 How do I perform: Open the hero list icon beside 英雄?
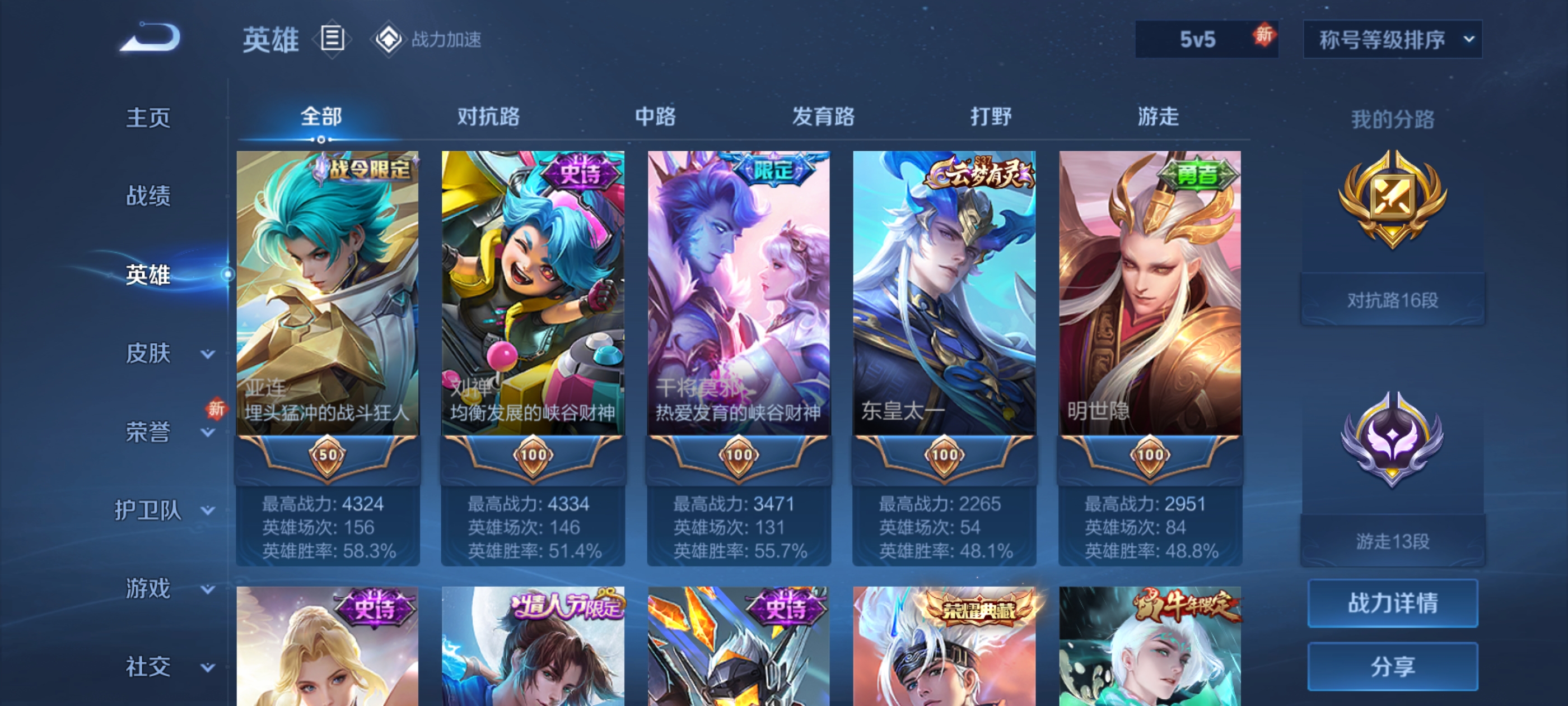332,39
